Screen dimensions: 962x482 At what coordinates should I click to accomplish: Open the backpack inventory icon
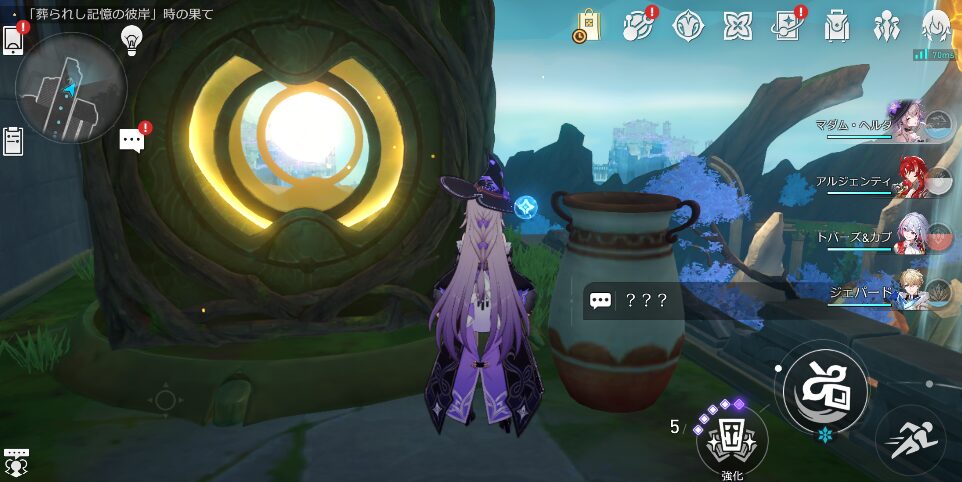tap(837, 26)
